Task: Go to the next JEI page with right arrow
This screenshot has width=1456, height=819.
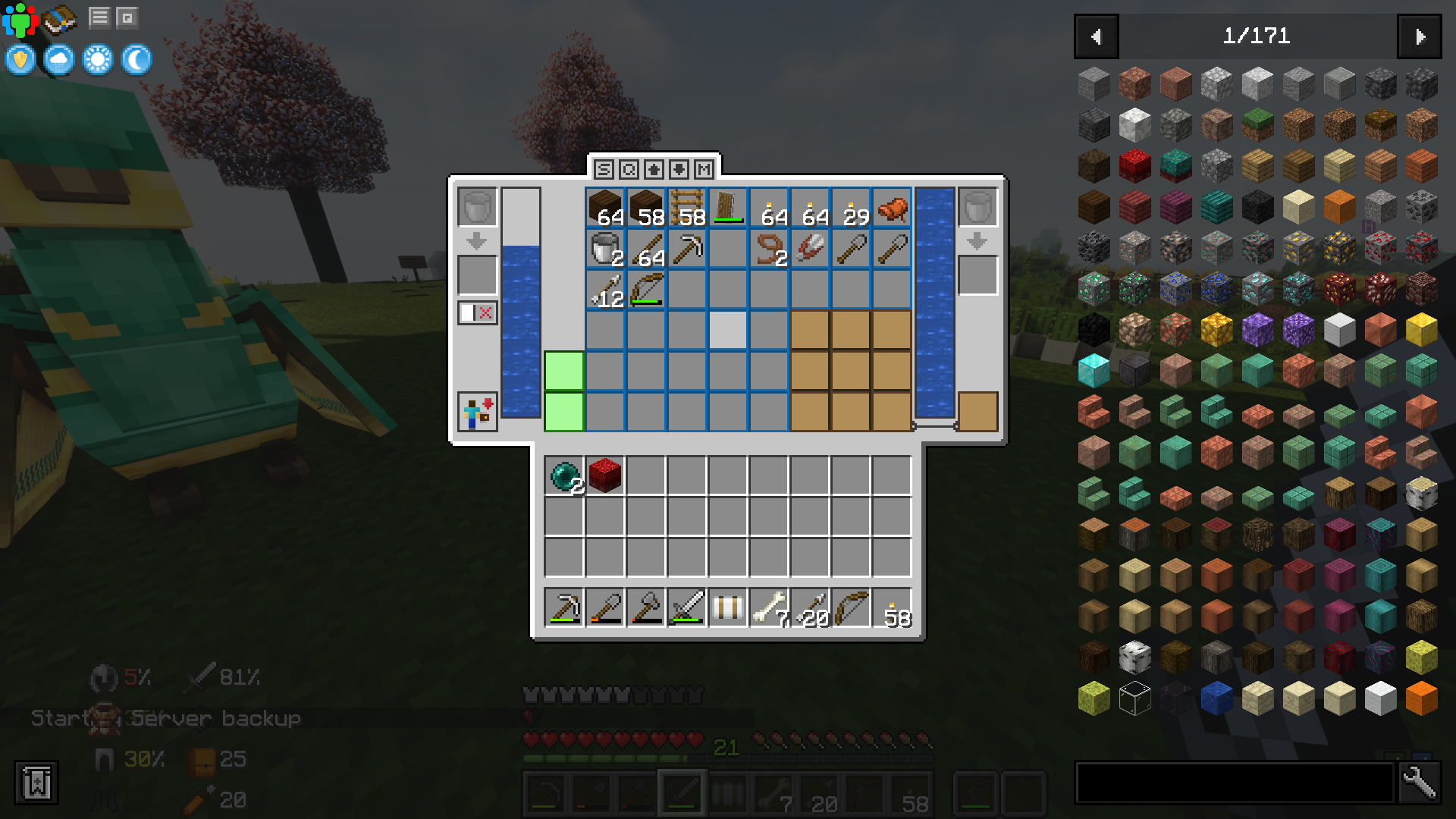Action: (x=1420, y=36)
